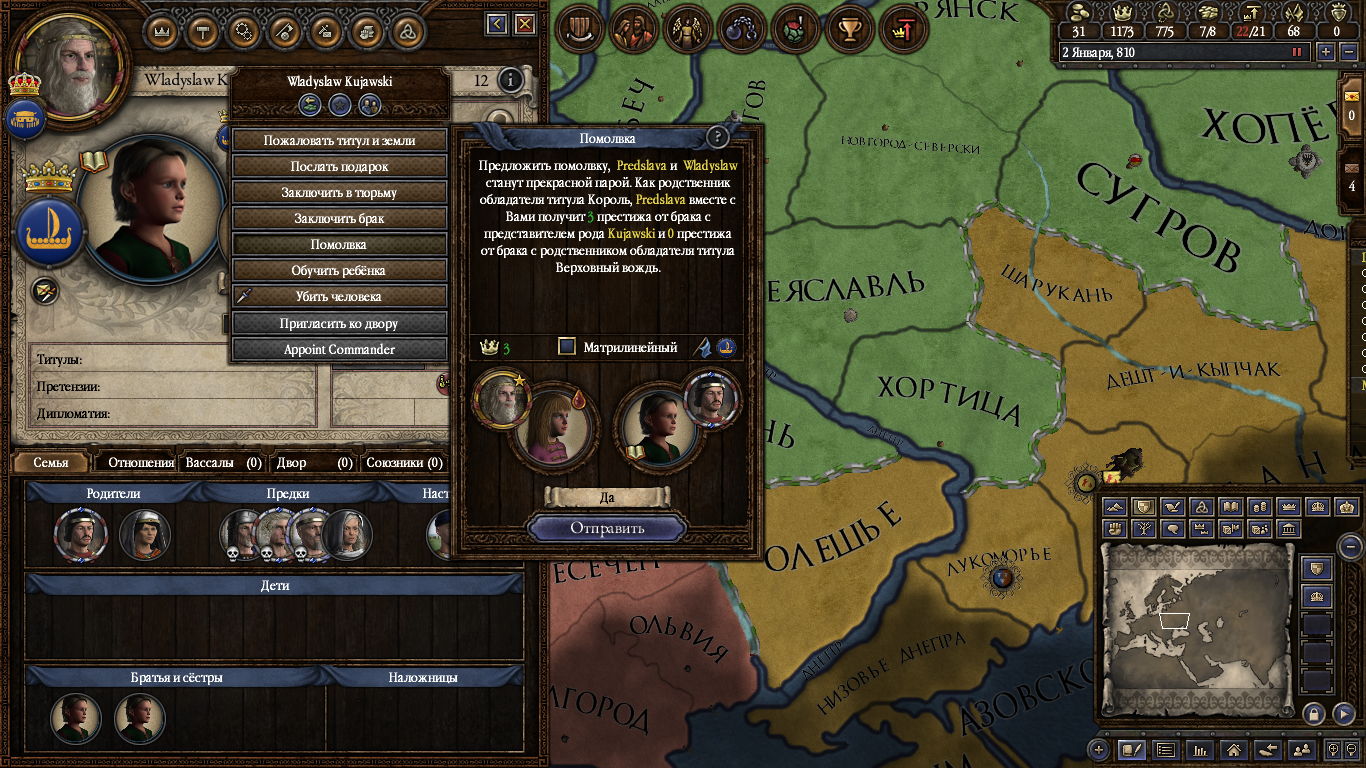Toggle pause next to the date
The image size is (1366, 768).
[1298, 52]
